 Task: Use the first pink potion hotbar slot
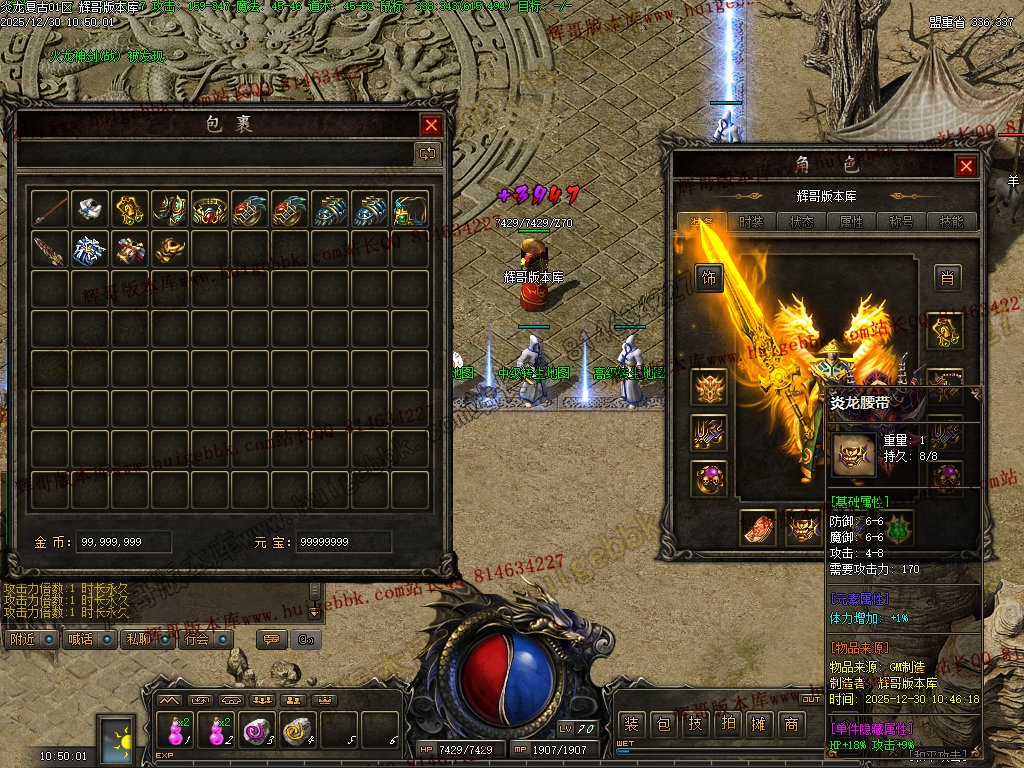click(176, 730)
